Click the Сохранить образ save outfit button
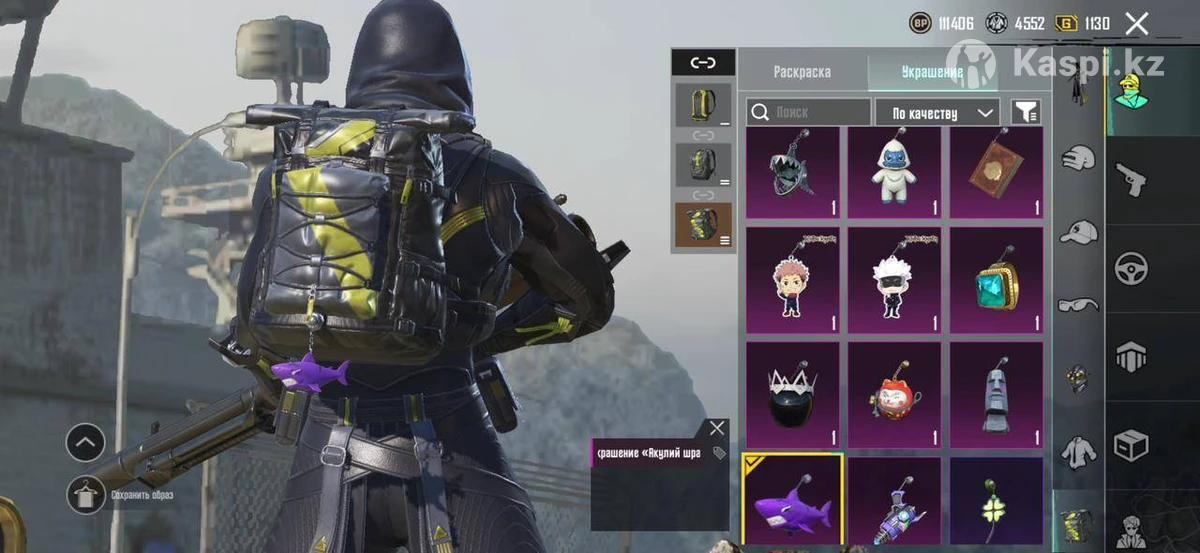This screenshot has height=553, width=1200. (x=87, y=494)
